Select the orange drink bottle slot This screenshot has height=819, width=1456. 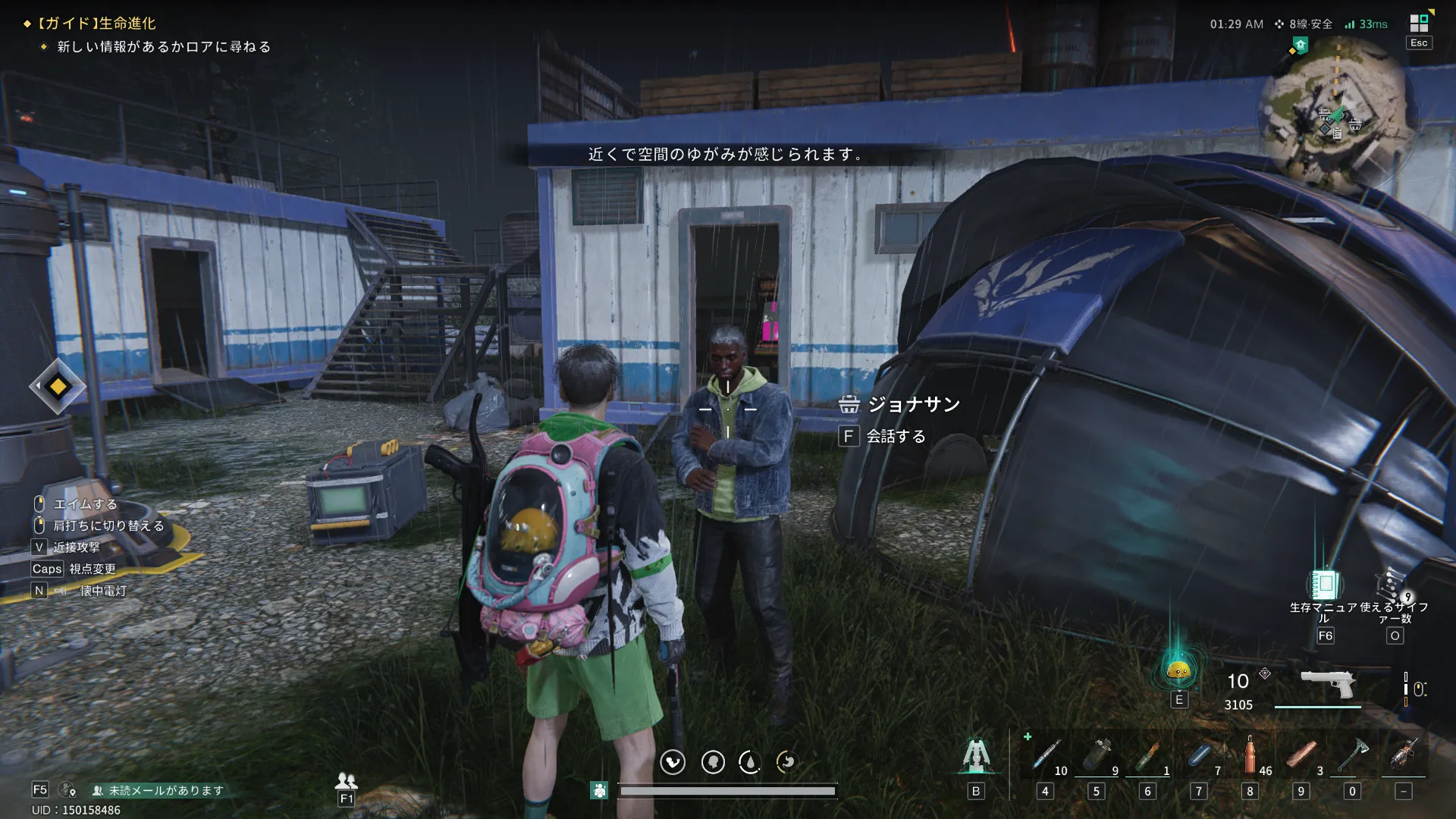click(x=1250, y=756)
